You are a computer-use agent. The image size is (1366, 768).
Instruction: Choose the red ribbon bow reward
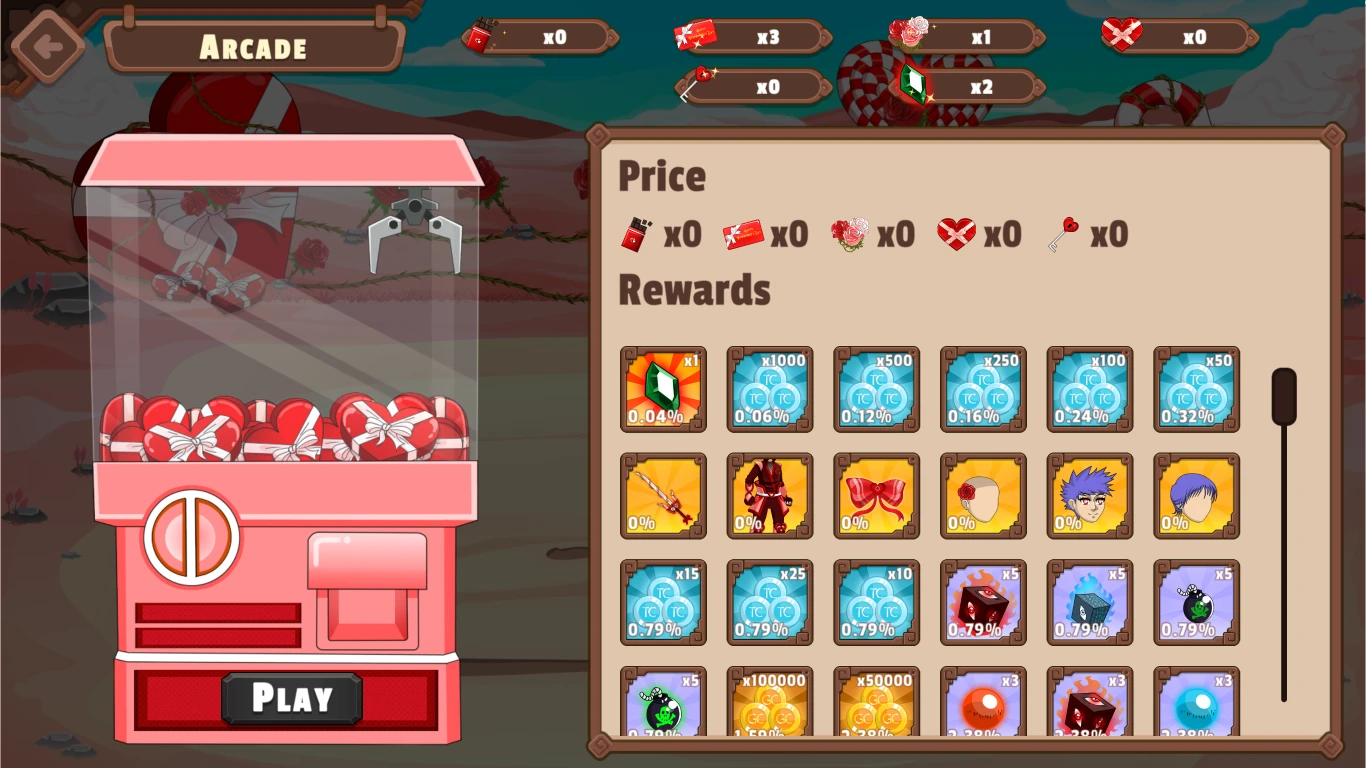[x=877, y=496]
